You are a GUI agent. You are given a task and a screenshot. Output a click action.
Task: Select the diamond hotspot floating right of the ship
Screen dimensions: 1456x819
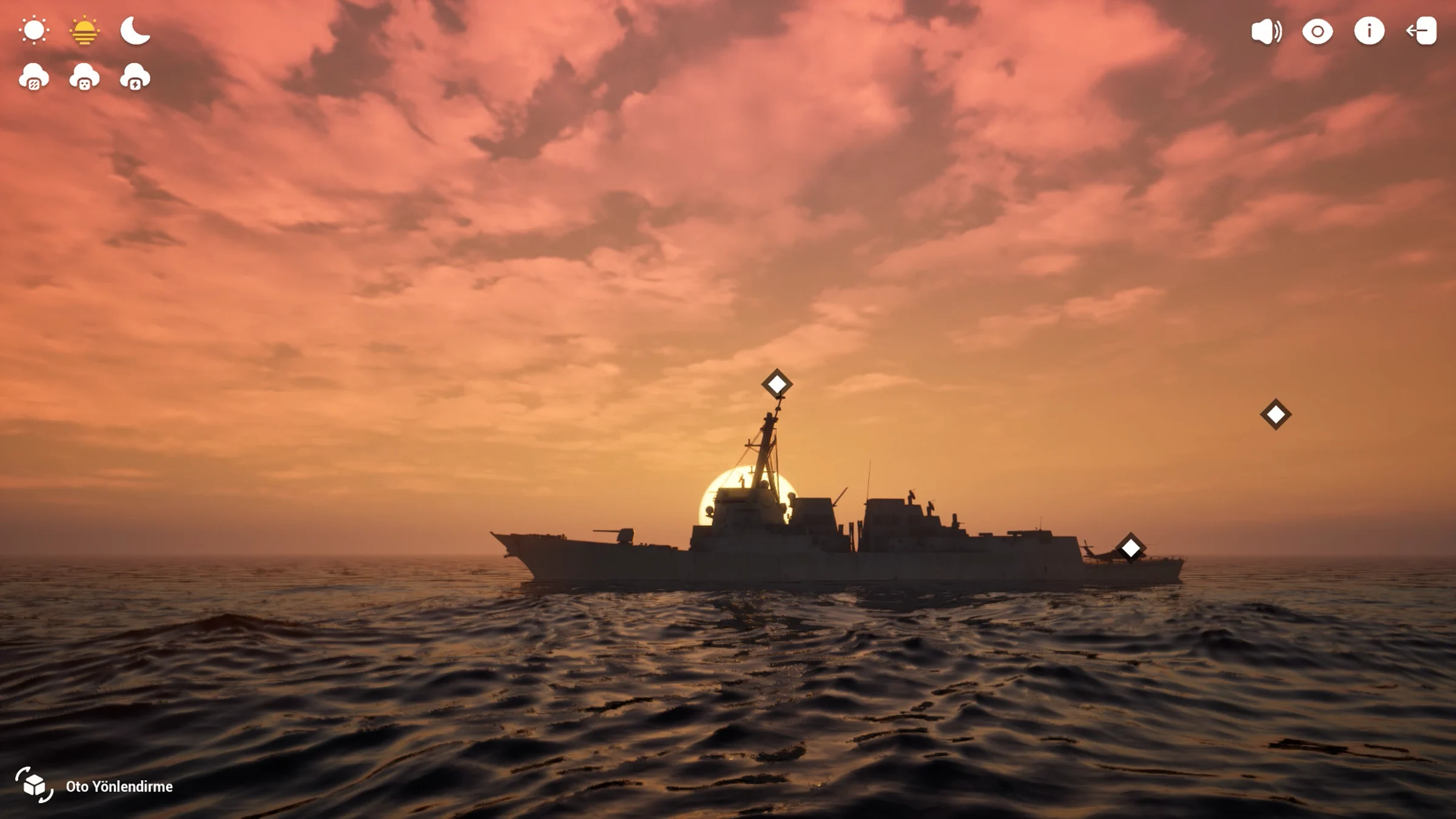1276,414
